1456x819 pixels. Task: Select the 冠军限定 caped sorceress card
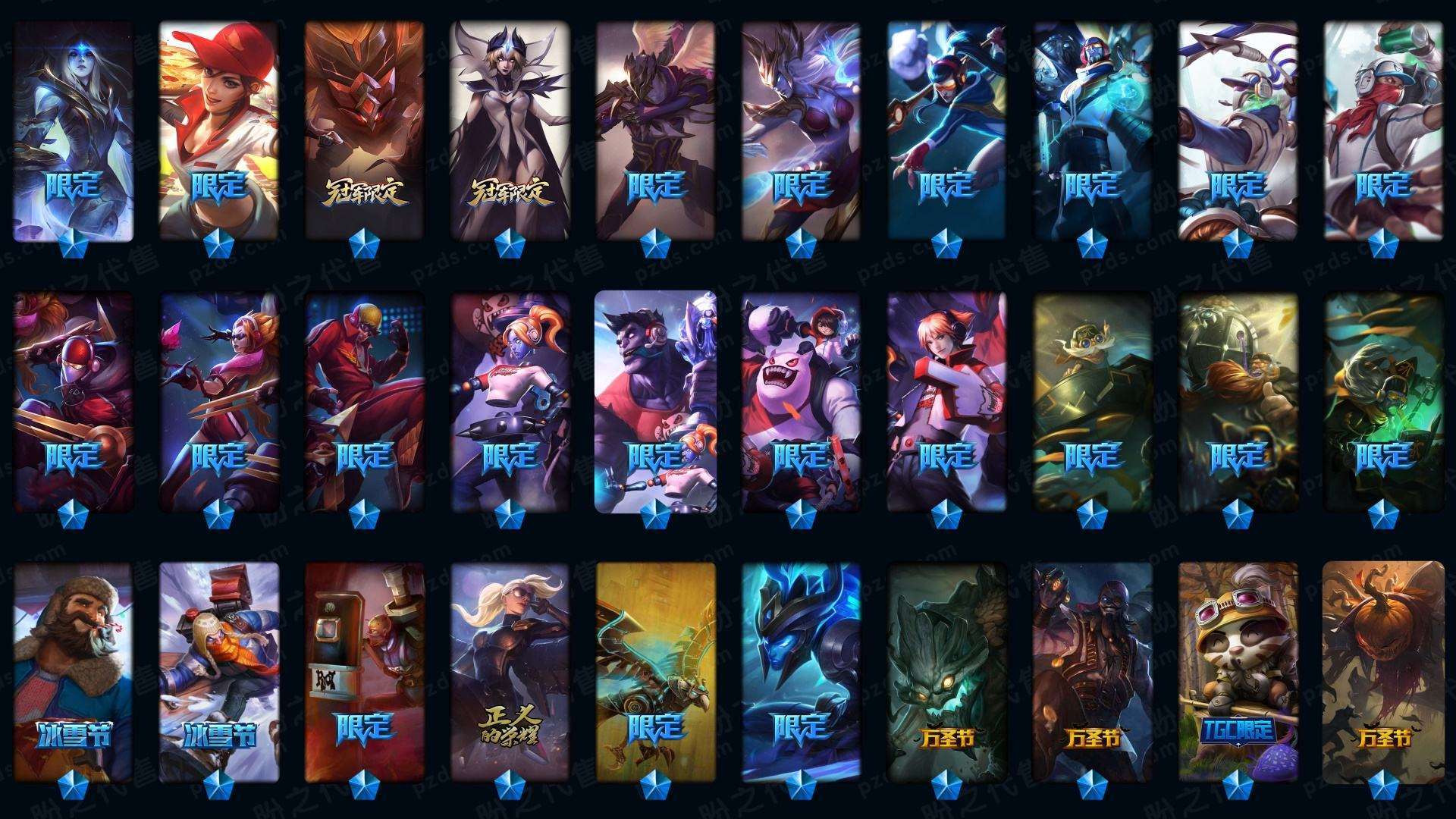tap(510, 129)
